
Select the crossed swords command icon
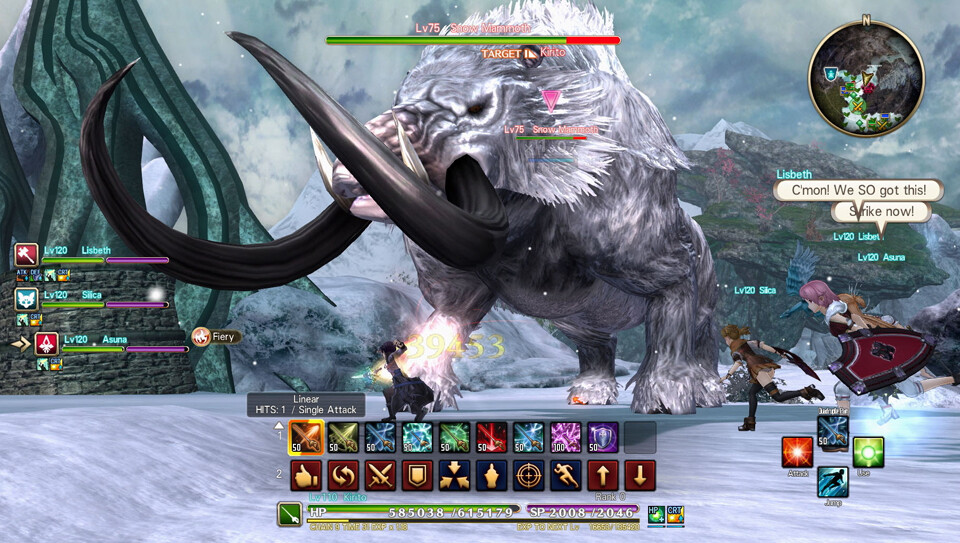[380, 475]
